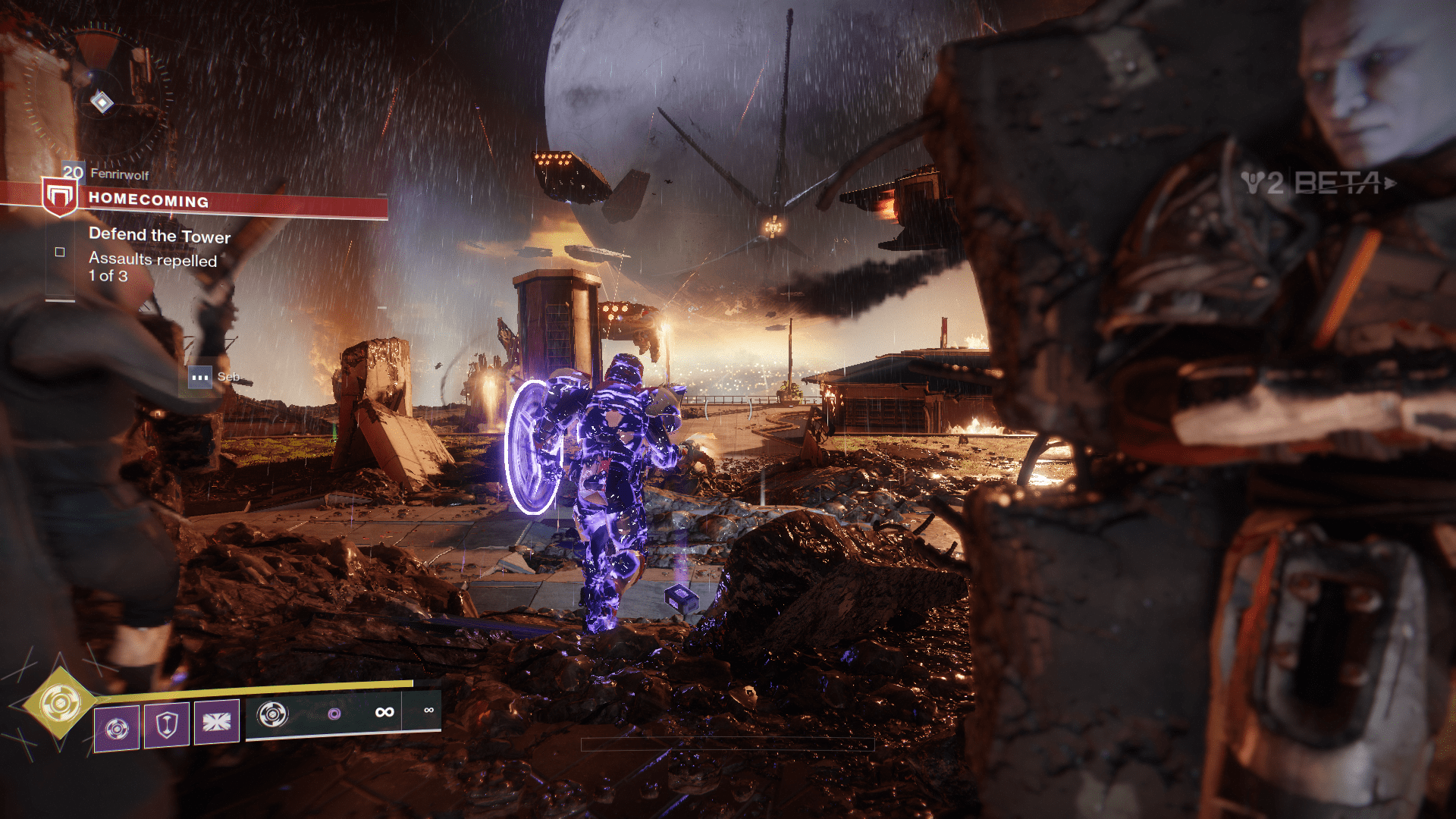1456x819 pixels.
Task: Activate the golden diamond super ability icon
Action: coord(60,704)
